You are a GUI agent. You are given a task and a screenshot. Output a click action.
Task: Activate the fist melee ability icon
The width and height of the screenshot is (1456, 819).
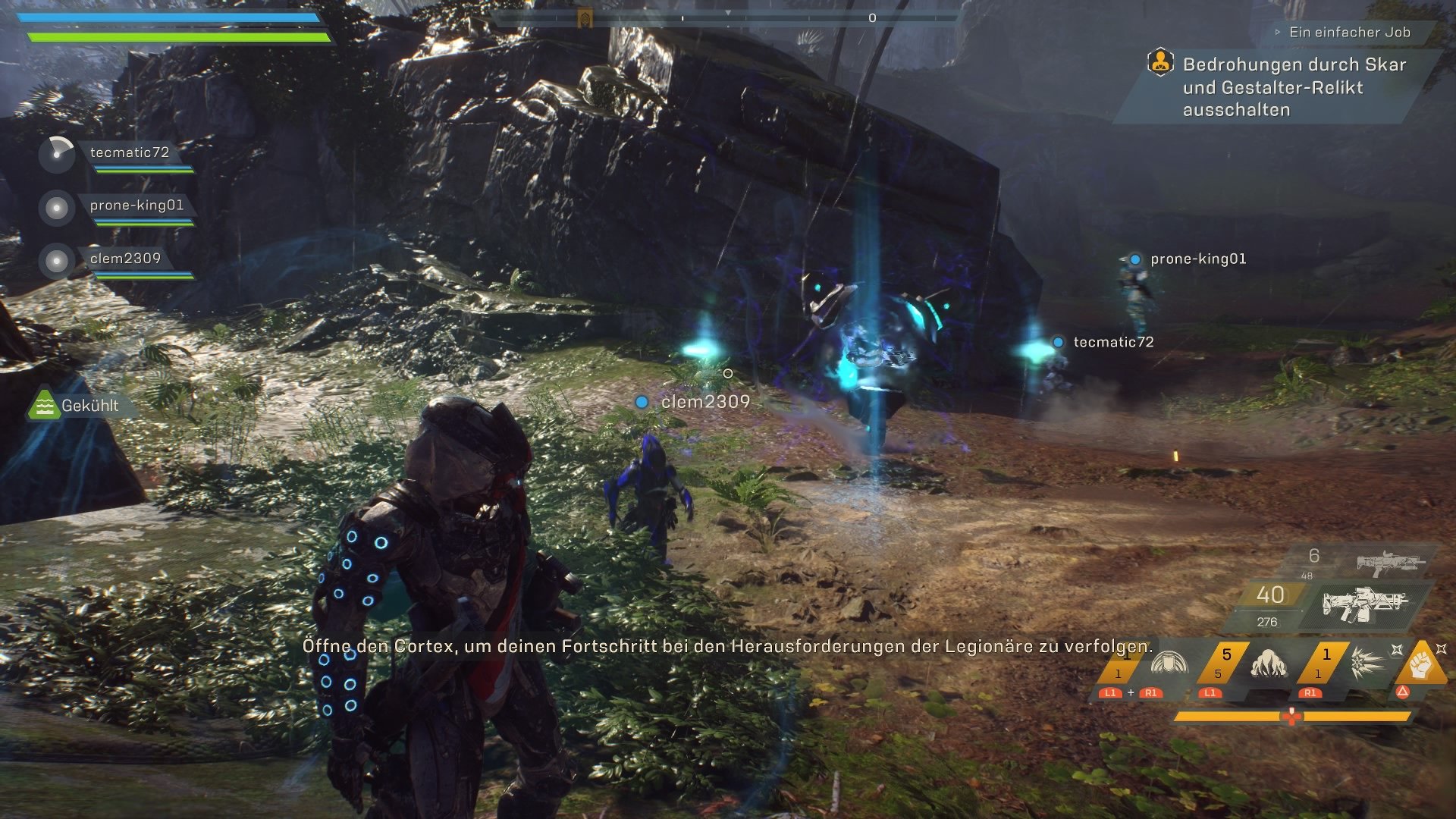point(1420,663)
